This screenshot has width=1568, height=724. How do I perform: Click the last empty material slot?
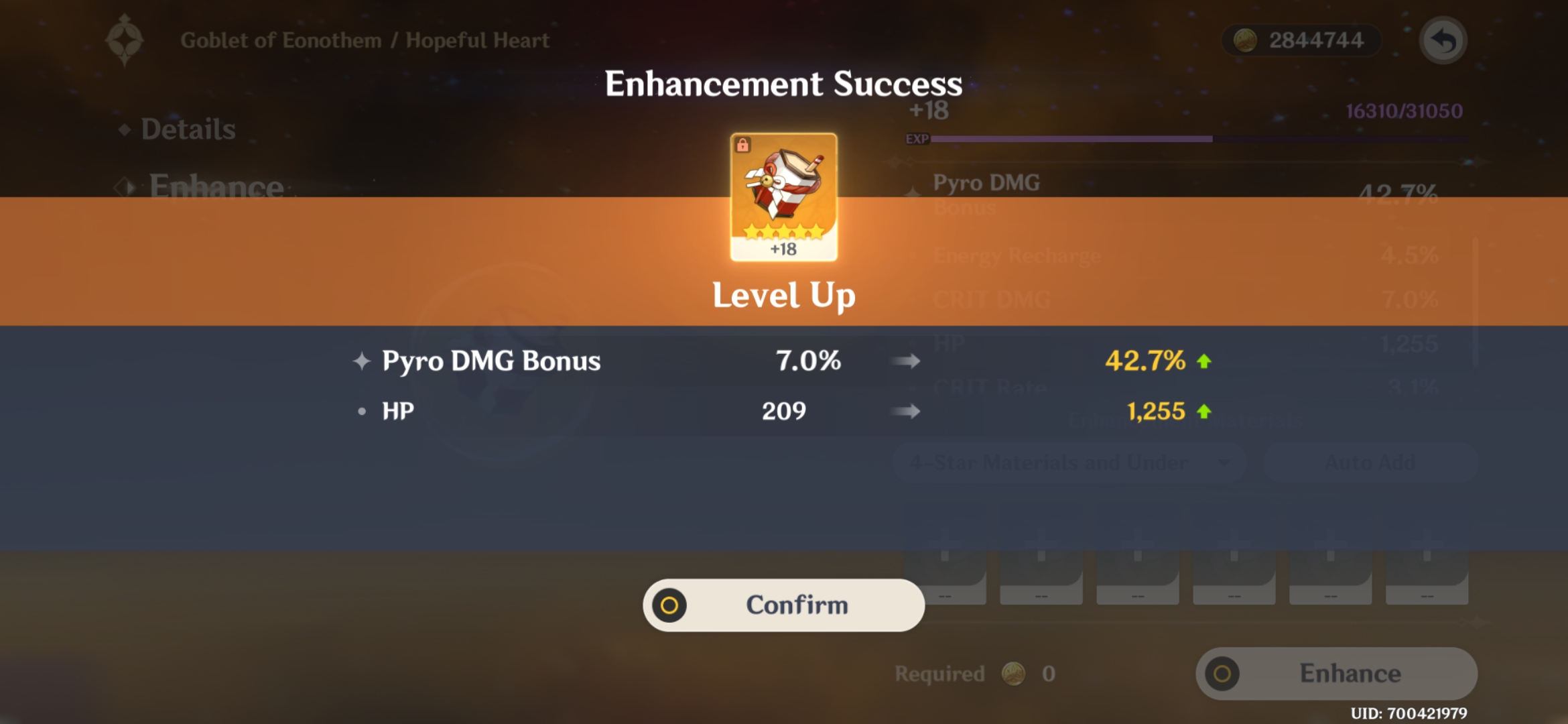[1426, 577]
